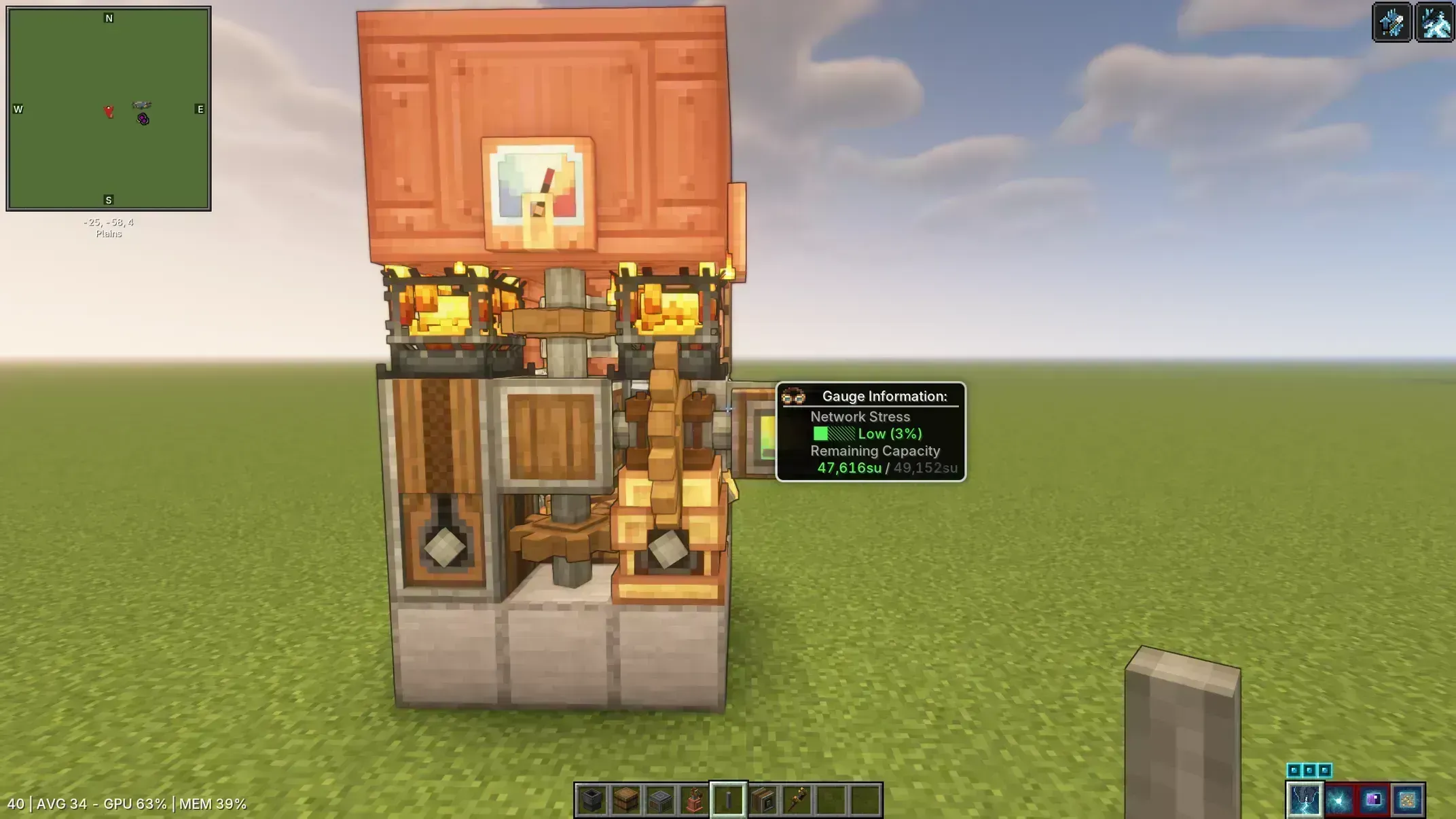Viewport: 1456px width, 819px height.
Task: Click the blue arrow attack-boost status icon
Action: 1391,22
